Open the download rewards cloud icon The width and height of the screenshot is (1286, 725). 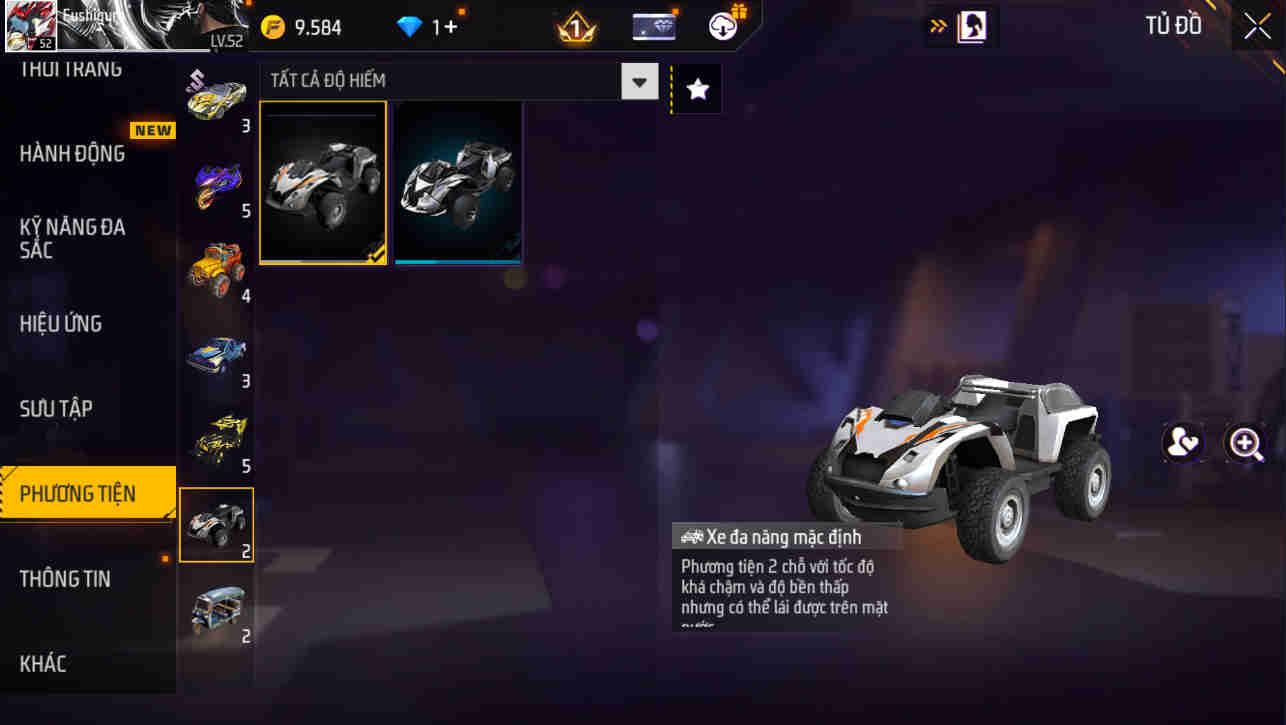723,24
